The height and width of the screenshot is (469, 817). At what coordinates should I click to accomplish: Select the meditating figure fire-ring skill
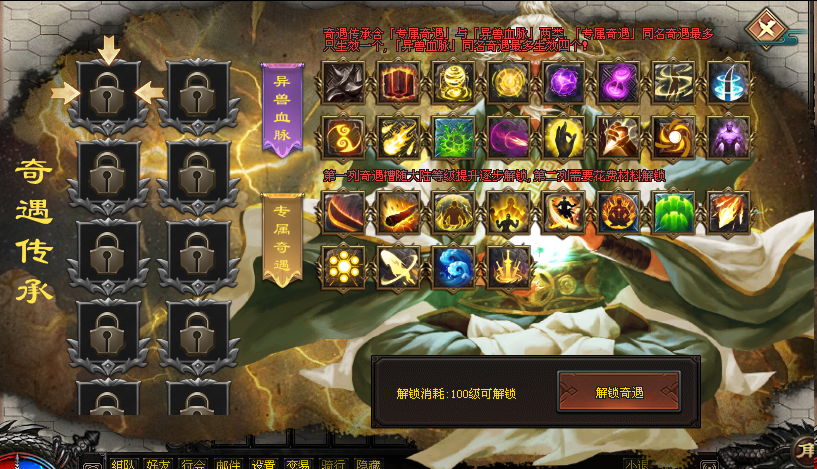pos(618,212)
